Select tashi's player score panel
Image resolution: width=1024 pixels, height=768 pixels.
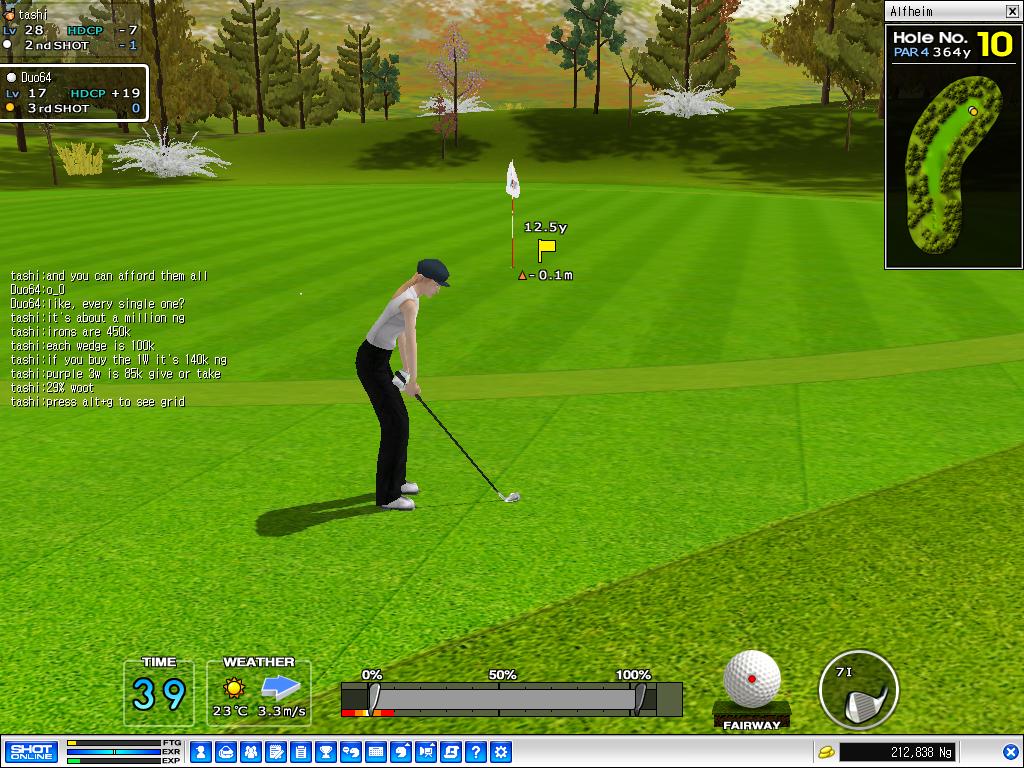(x=70, y=30)
